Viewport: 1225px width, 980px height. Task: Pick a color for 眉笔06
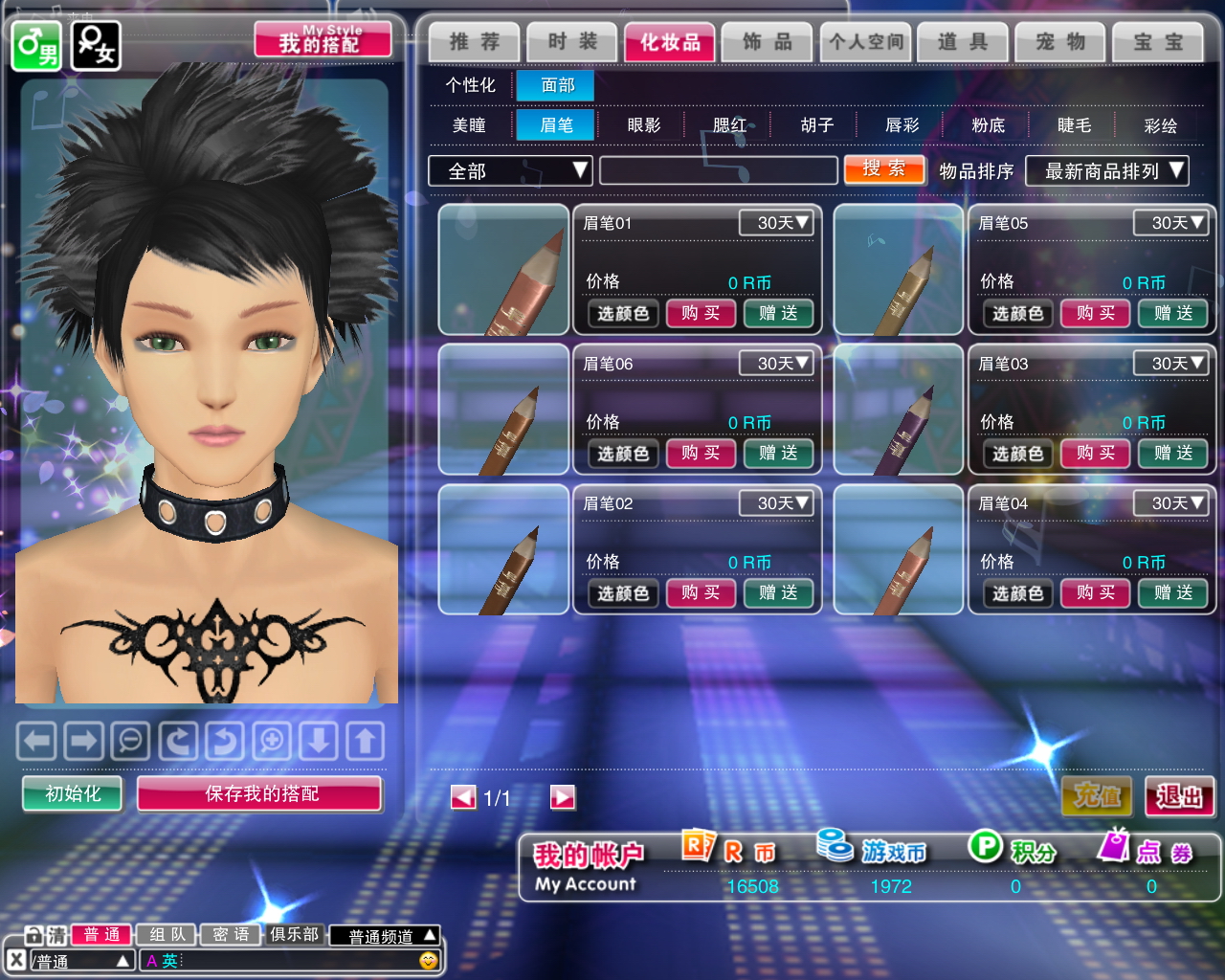pos(623,454)
